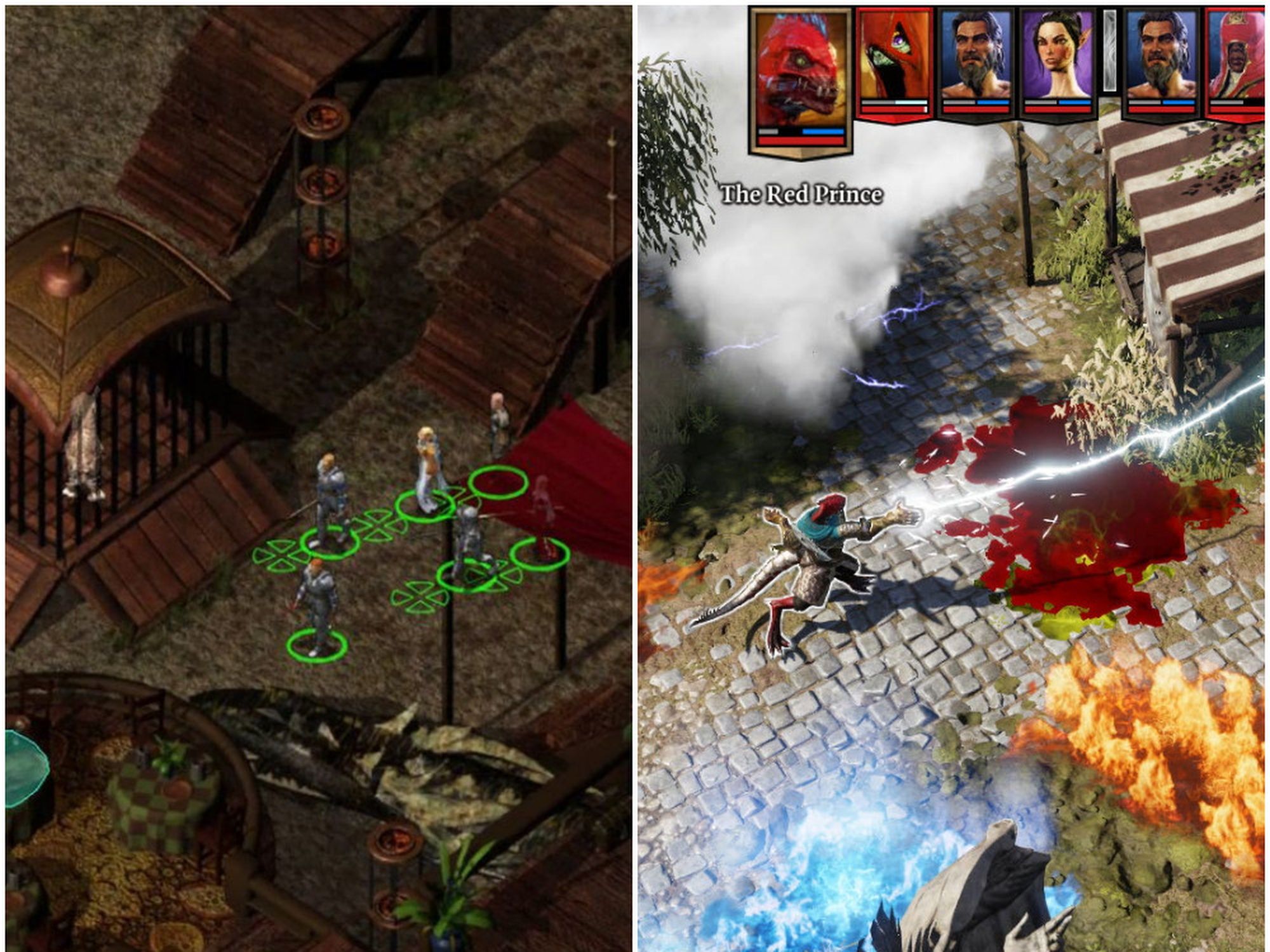Click the white smoke divider between party portraits
The image size is (1270, 952).
pos(1111,49)
